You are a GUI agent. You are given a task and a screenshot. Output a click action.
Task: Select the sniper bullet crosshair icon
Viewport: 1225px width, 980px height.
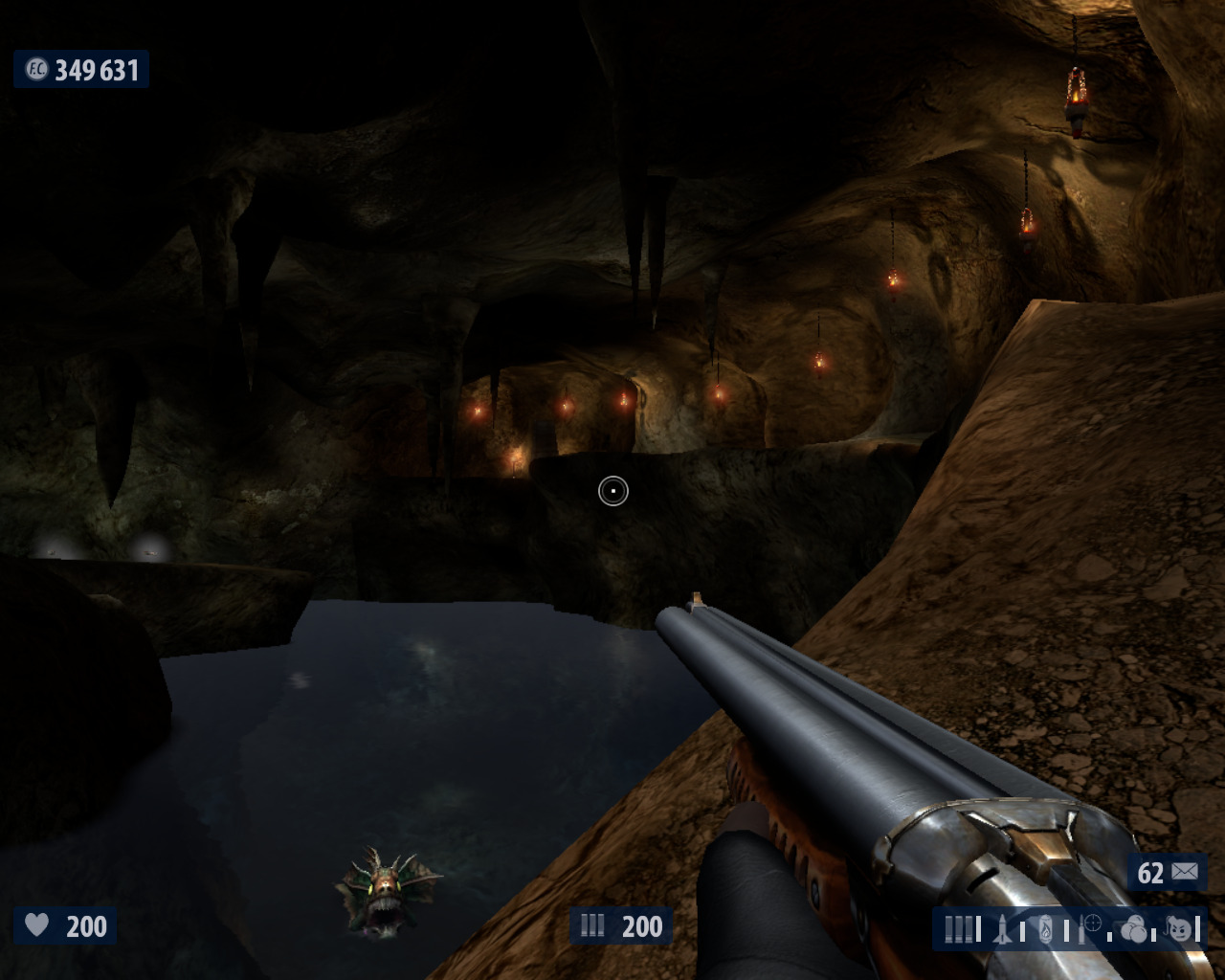pos(1091,925)
